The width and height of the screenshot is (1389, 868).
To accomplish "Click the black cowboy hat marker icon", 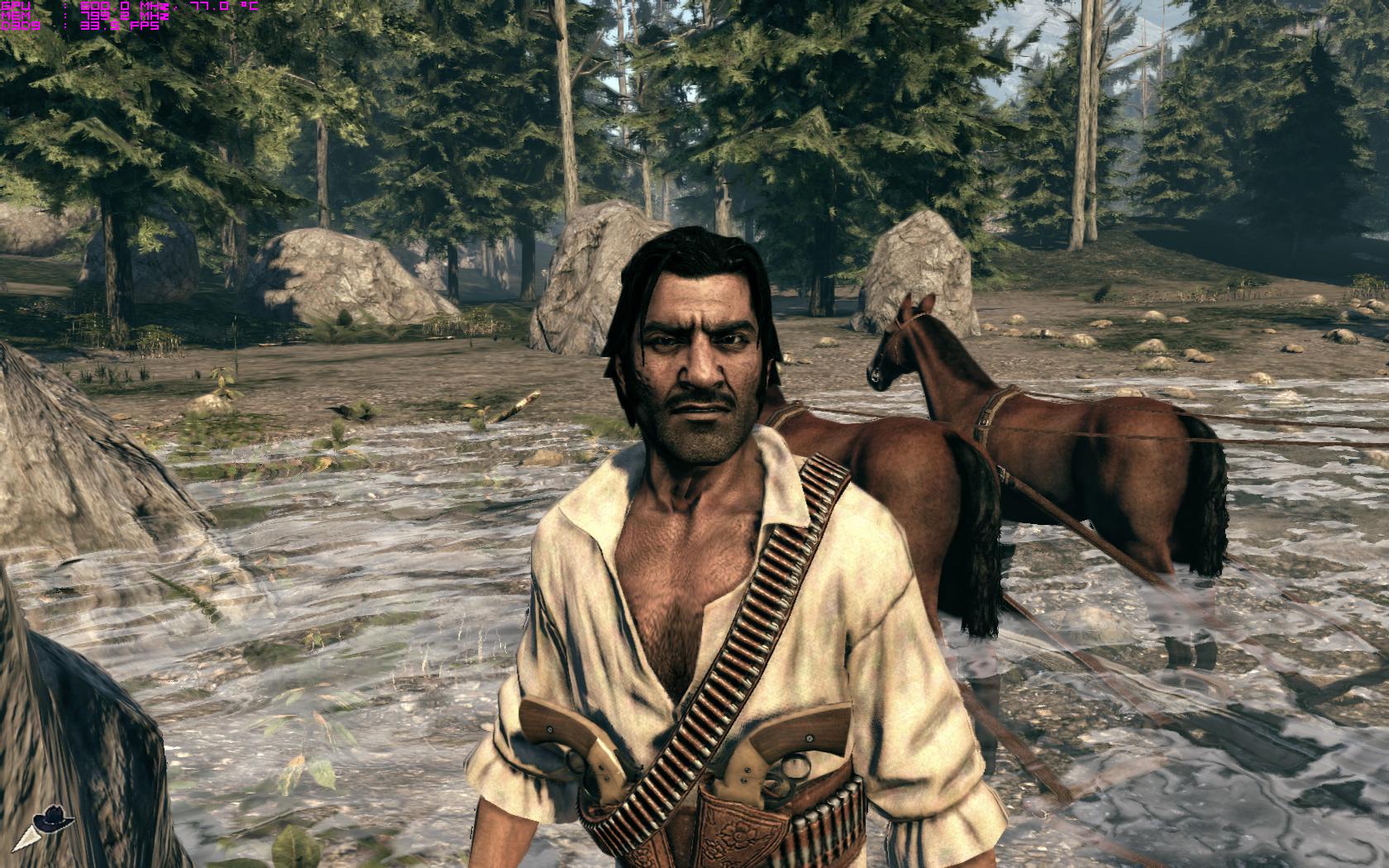I will click(55, 820).
